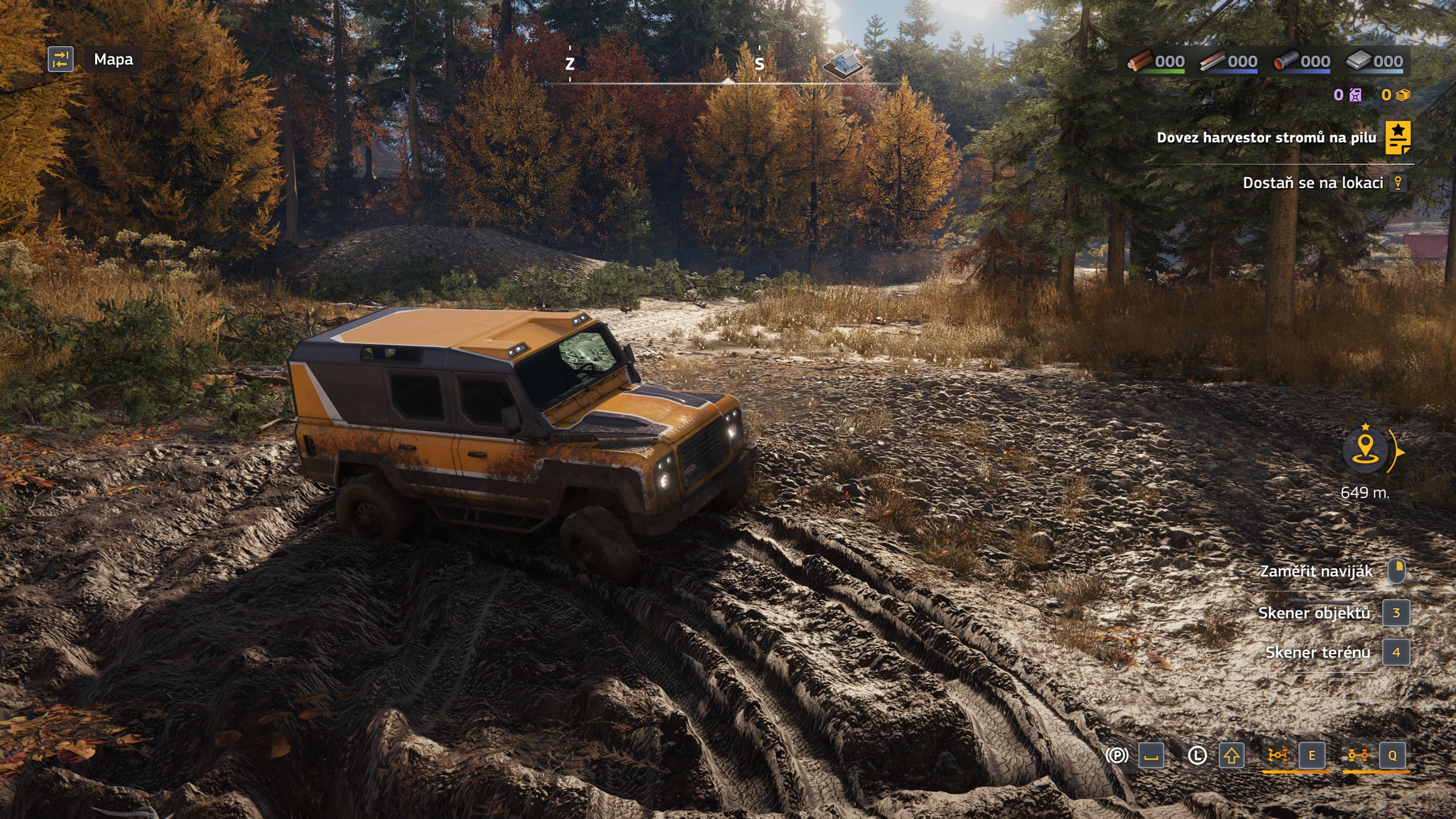Activate the 'Skener terénu' terrain scanner

tap(1317, 652)
